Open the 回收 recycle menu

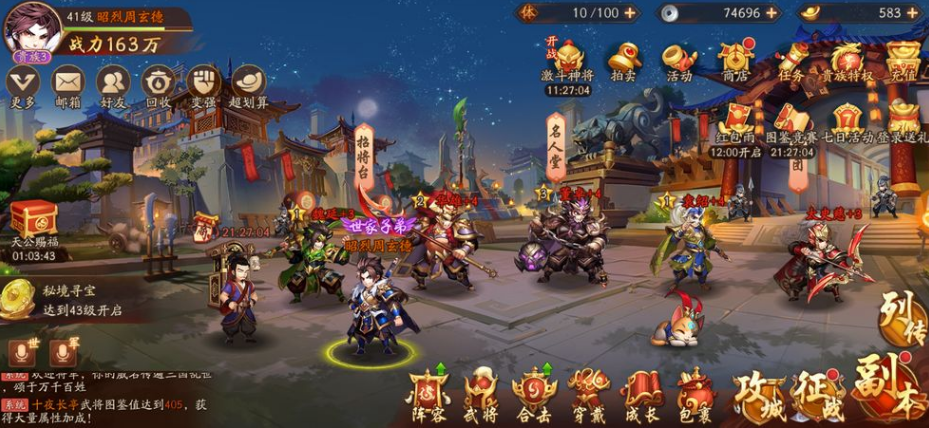coord(157,82)
